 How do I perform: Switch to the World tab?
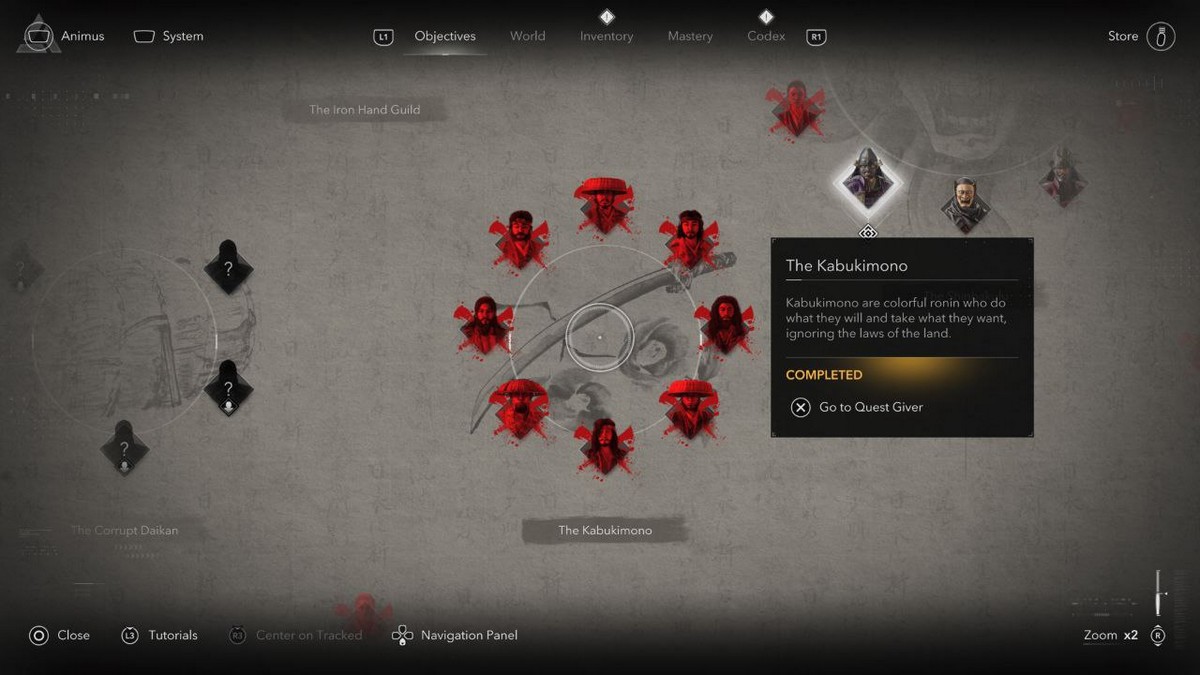click(527, 36)
